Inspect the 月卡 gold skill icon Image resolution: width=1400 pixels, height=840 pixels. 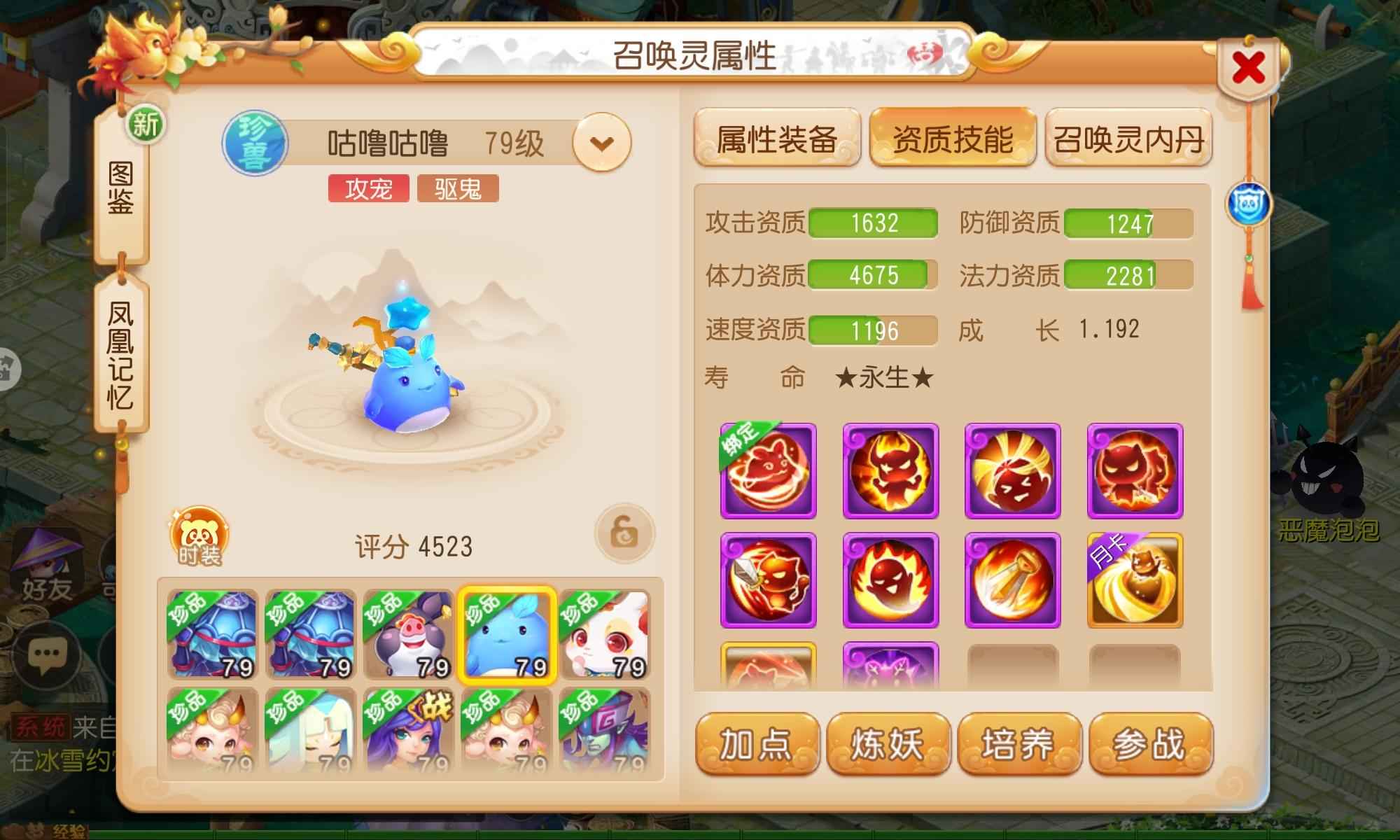tap(1135, 580)
